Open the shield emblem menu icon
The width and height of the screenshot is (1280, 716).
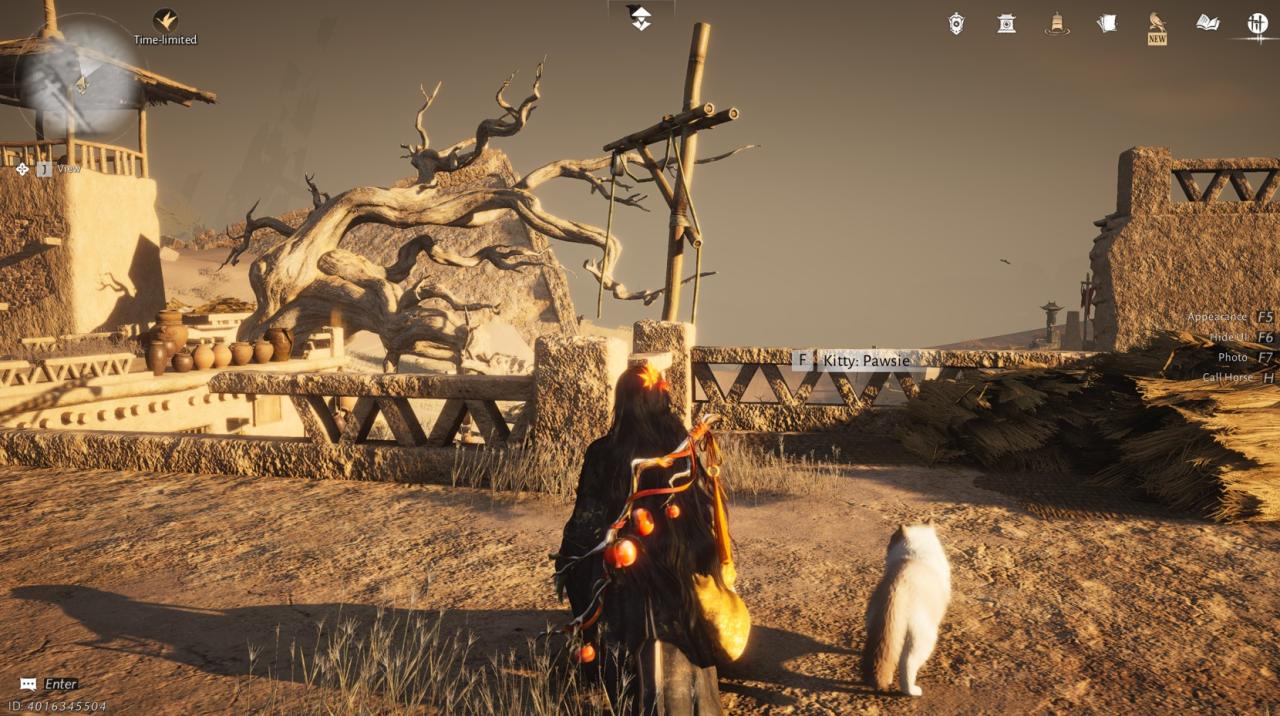956,23
